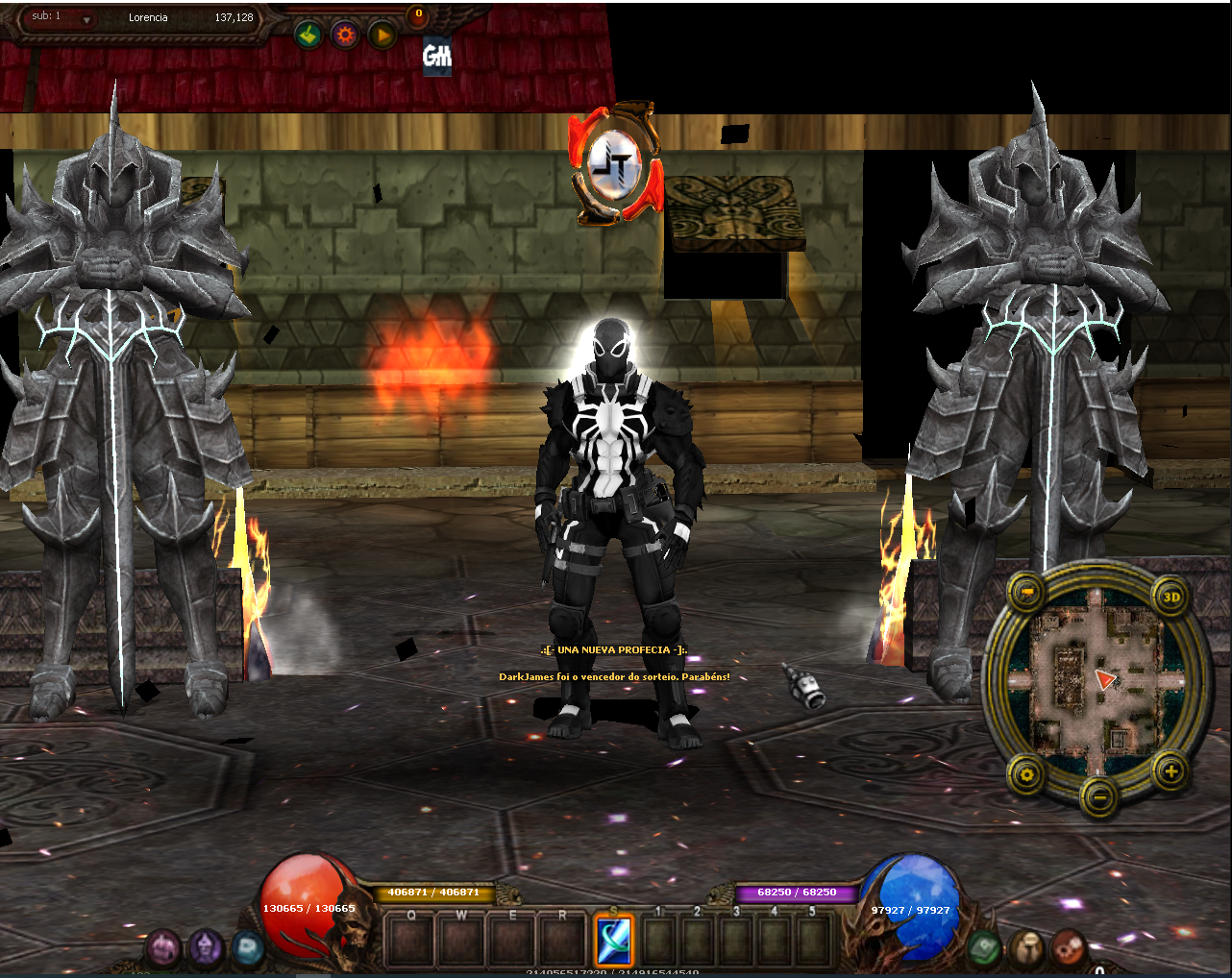Open the orange gear settings button

(x=345, y=36)
